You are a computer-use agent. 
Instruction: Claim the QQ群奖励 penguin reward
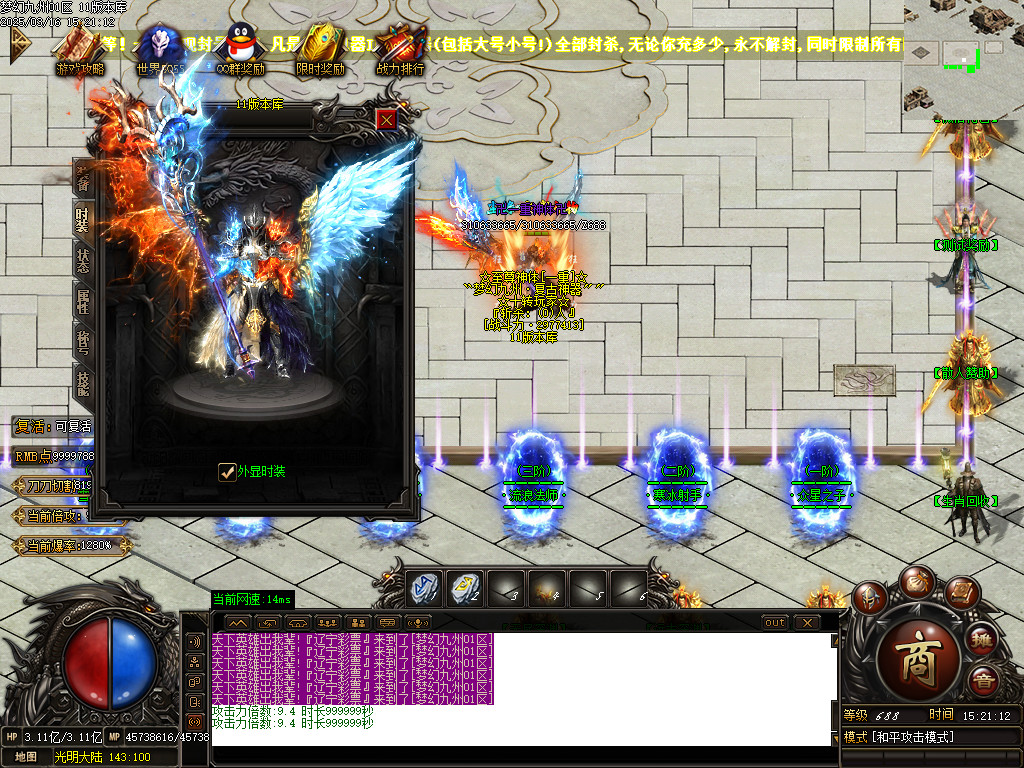(240, 50)
